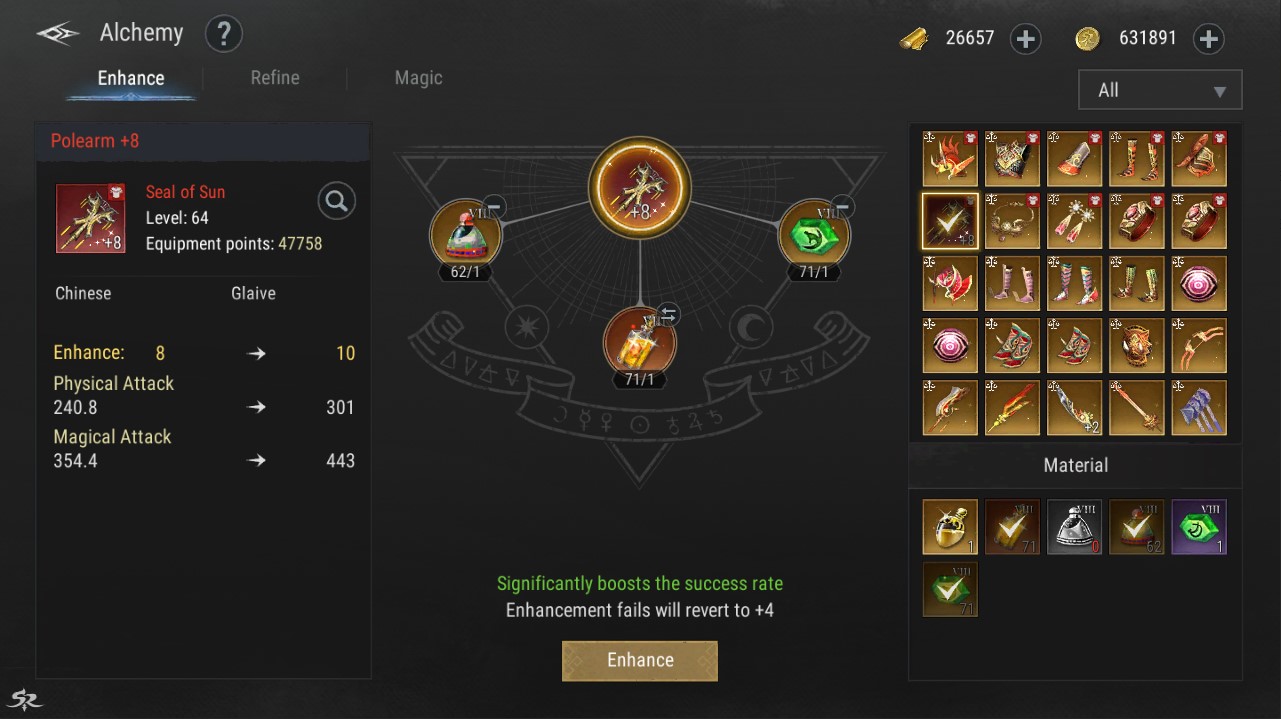Viewport: 1281px width, 719px height.
Task: Open the All filter dropdown
Action: pos(1160,90)
